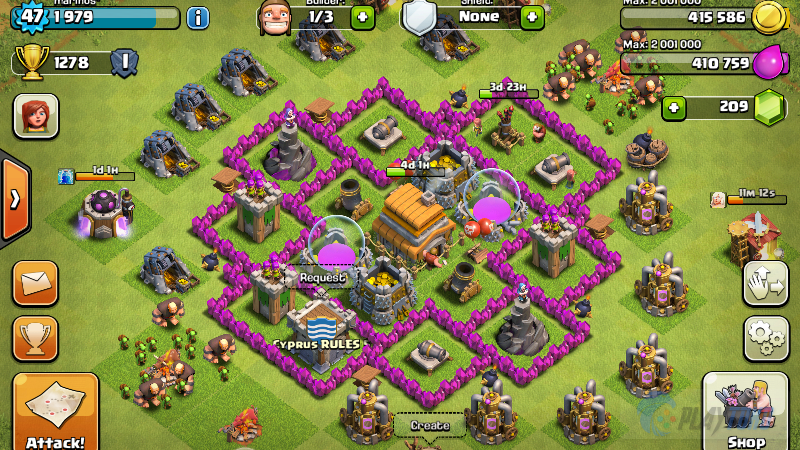Tap the Create speech bubble
The image size is (800, 450).
[430, 425]
